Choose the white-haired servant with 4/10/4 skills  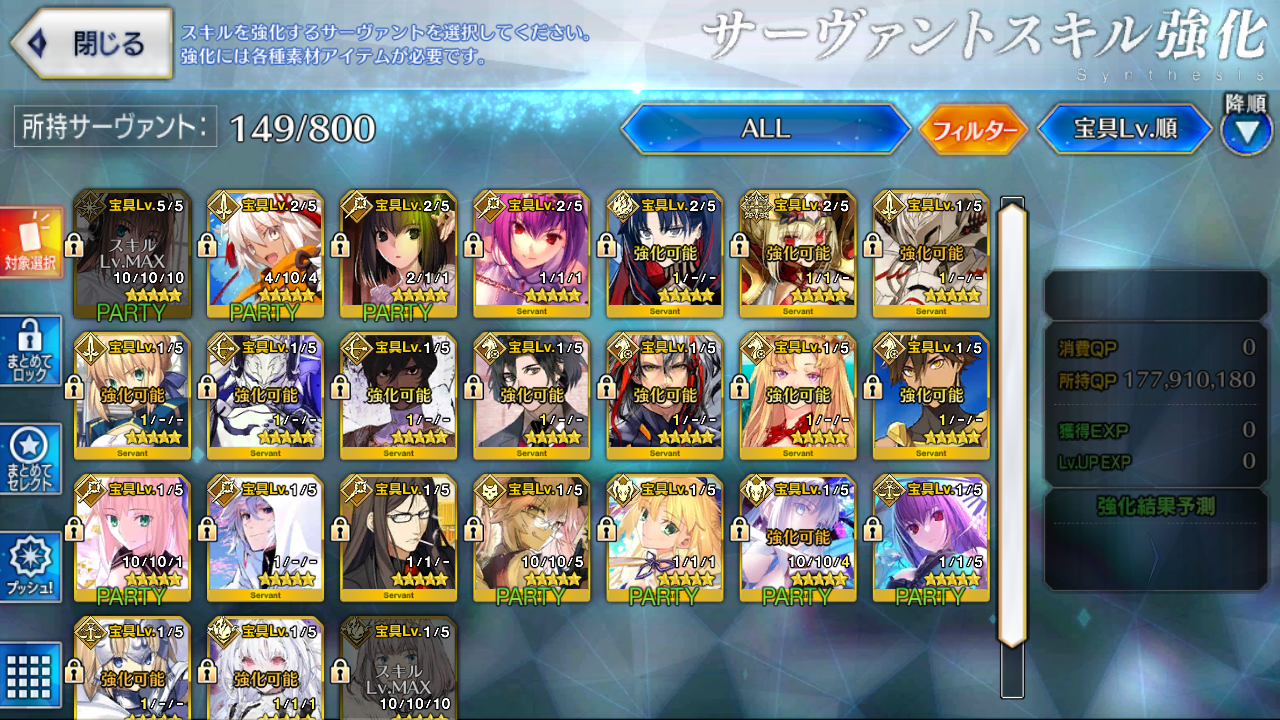tap(266, 254)
